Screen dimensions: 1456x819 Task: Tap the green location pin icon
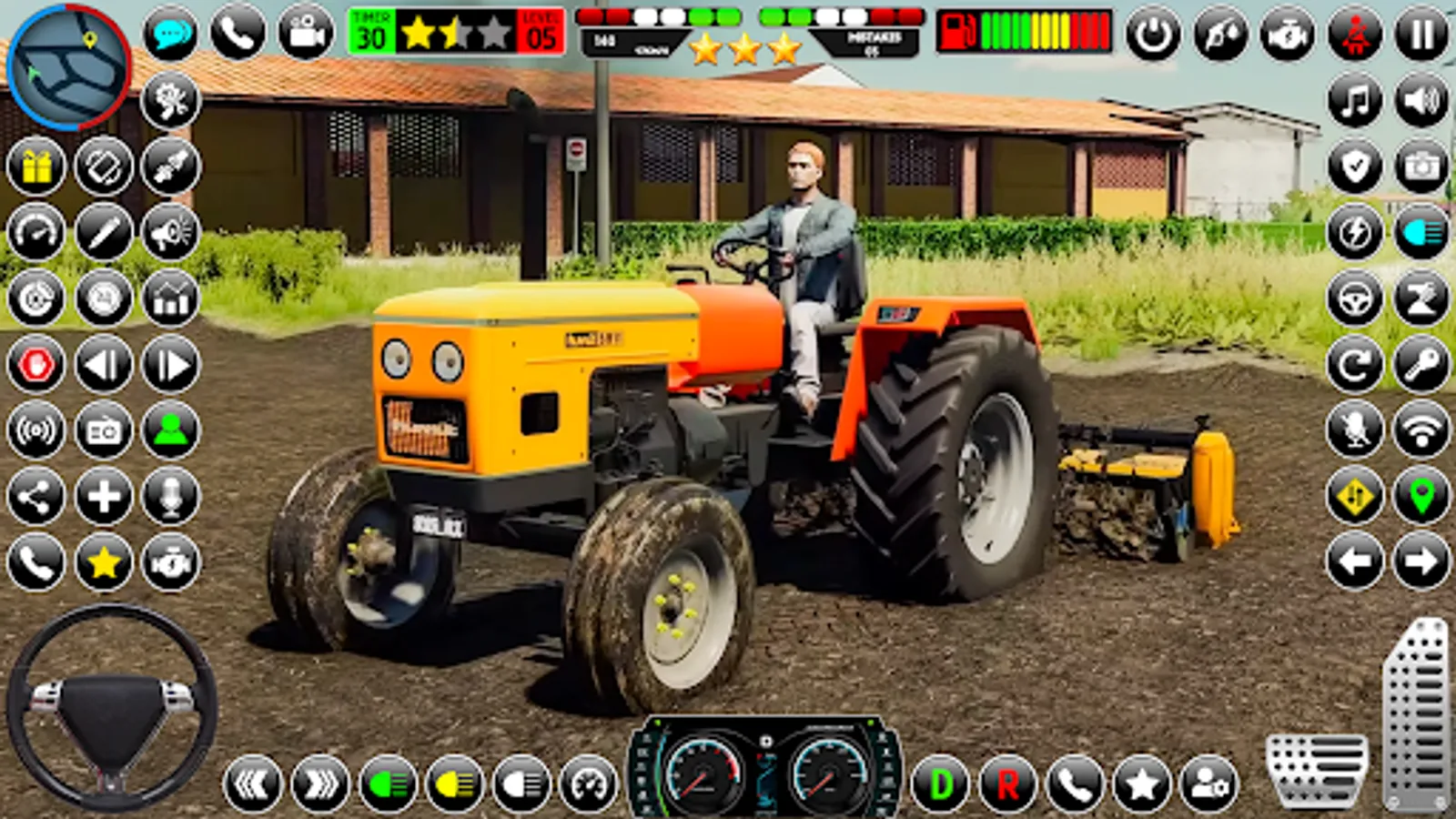pyautogui.click(x=1424, y=496)
